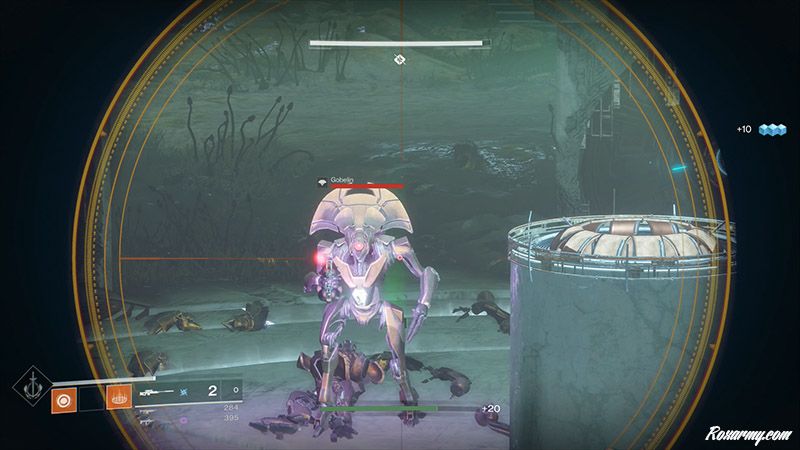
Task: Click the objective waypoint marker under the top bar
Action: (x=398, y=60)
